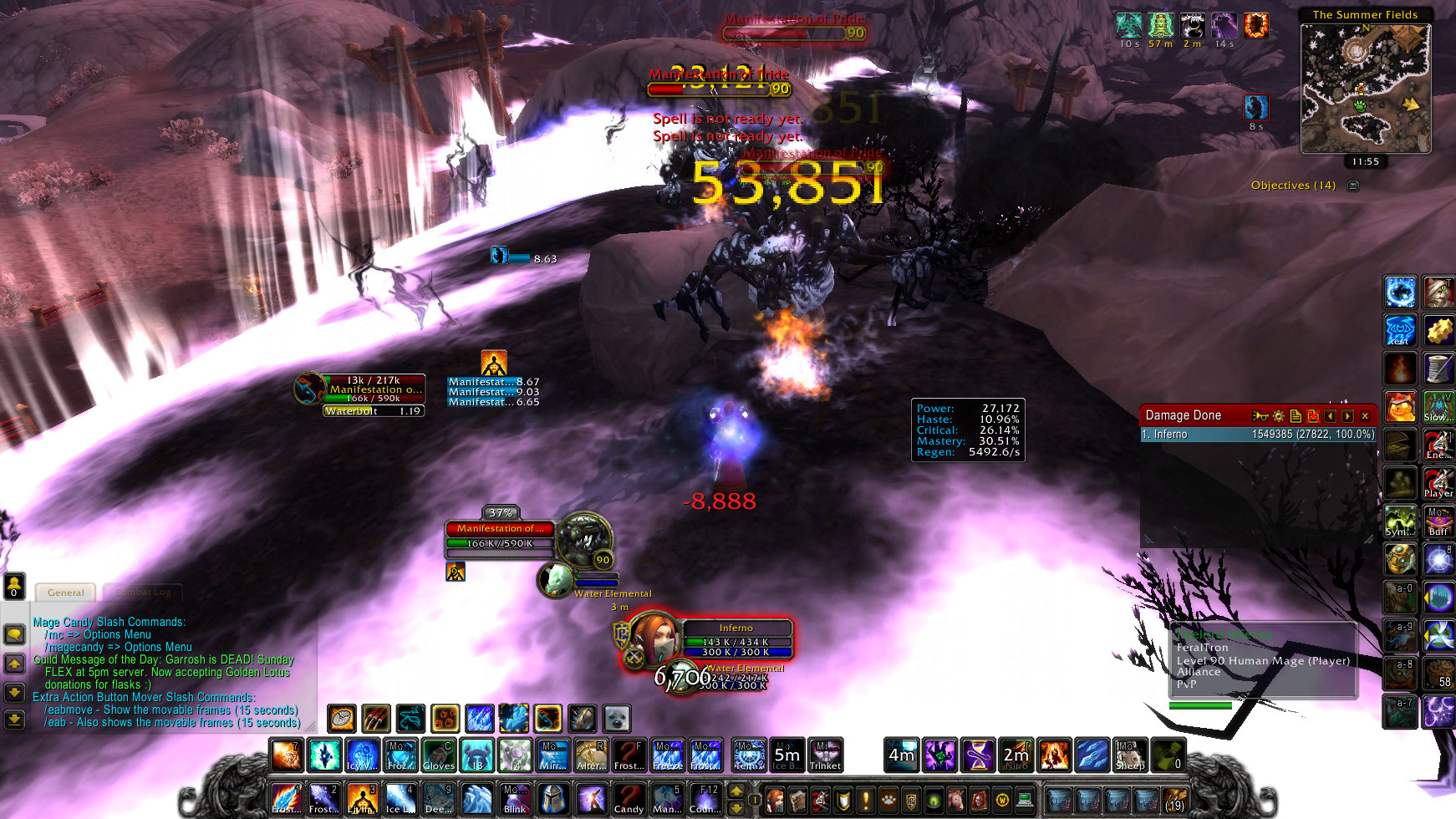Cast Blink from the action bar
The image size is (1456, 819).
[x=514, y=797]
